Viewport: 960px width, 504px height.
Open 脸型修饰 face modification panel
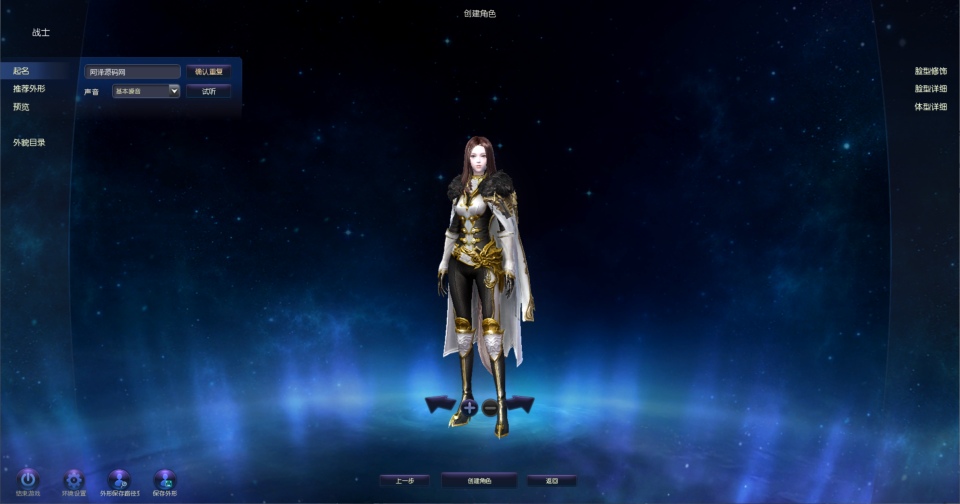pyautogui.click(x=930, y=71)
